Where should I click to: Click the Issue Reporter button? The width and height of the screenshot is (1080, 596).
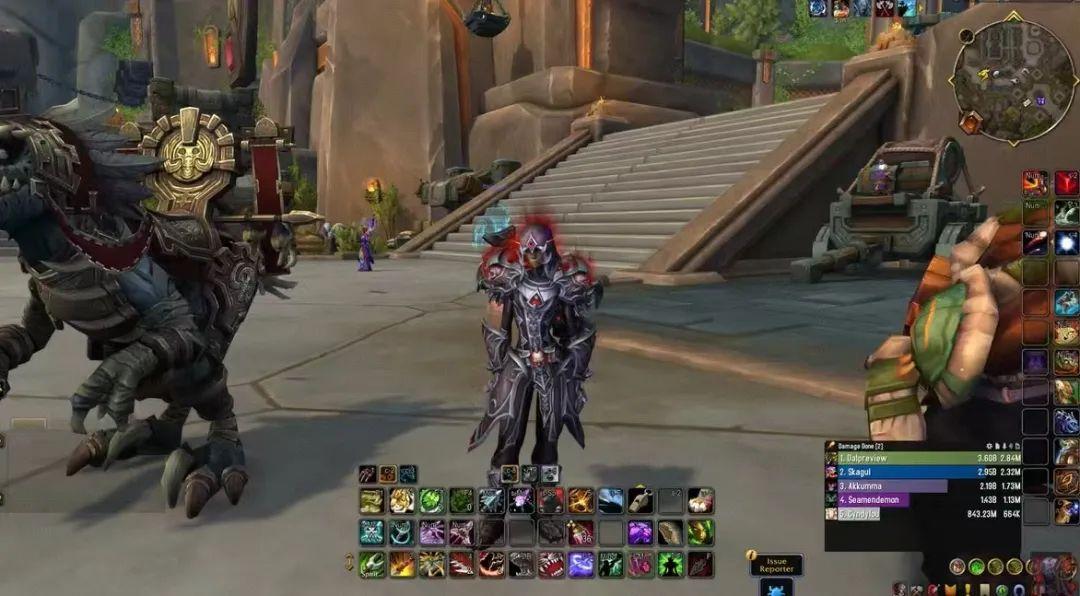point(776,566)
